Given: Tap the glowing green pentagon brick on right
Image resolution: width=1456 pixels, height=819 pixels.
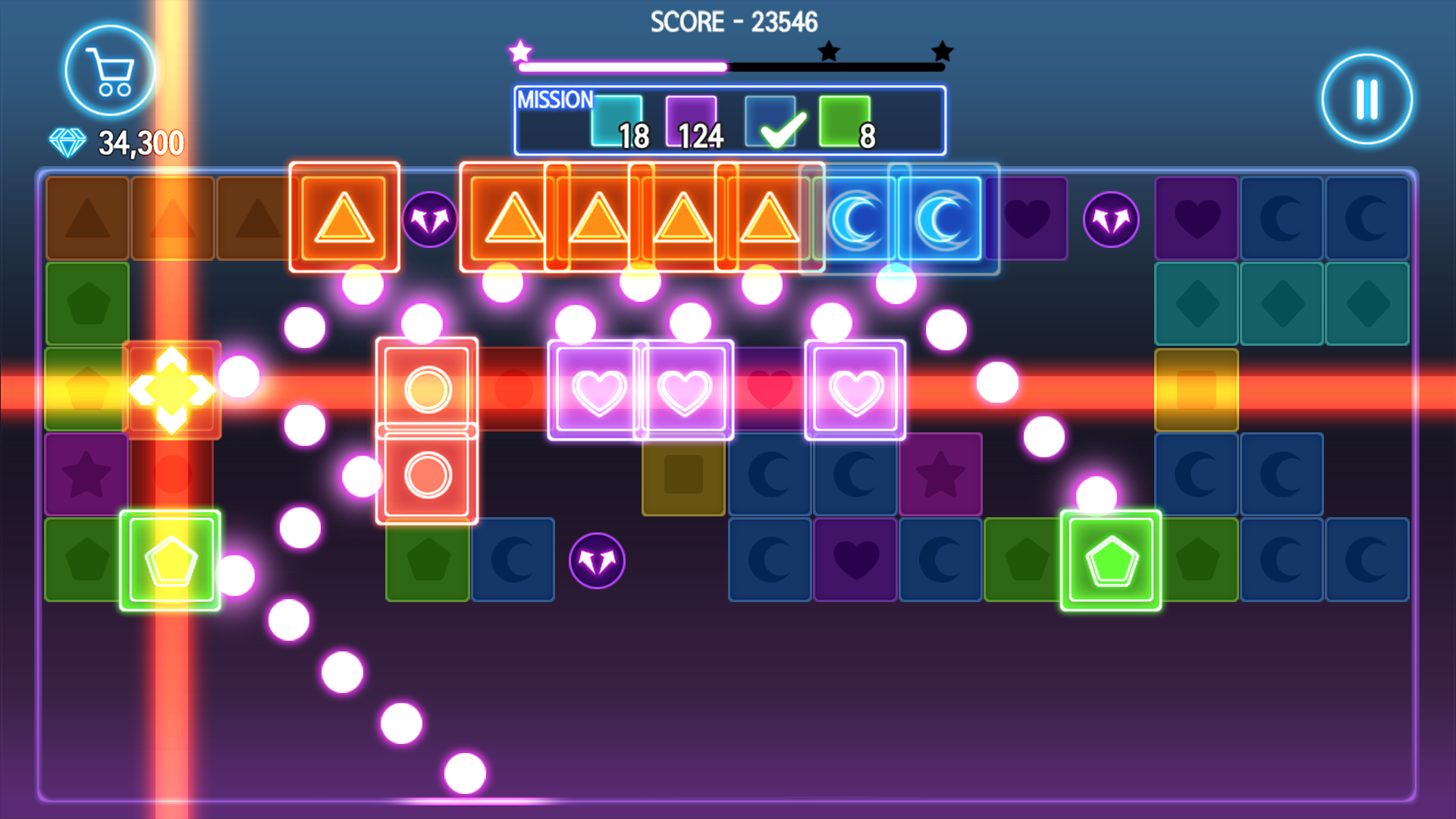Looking at the screenshot, I should point(1109,561).
